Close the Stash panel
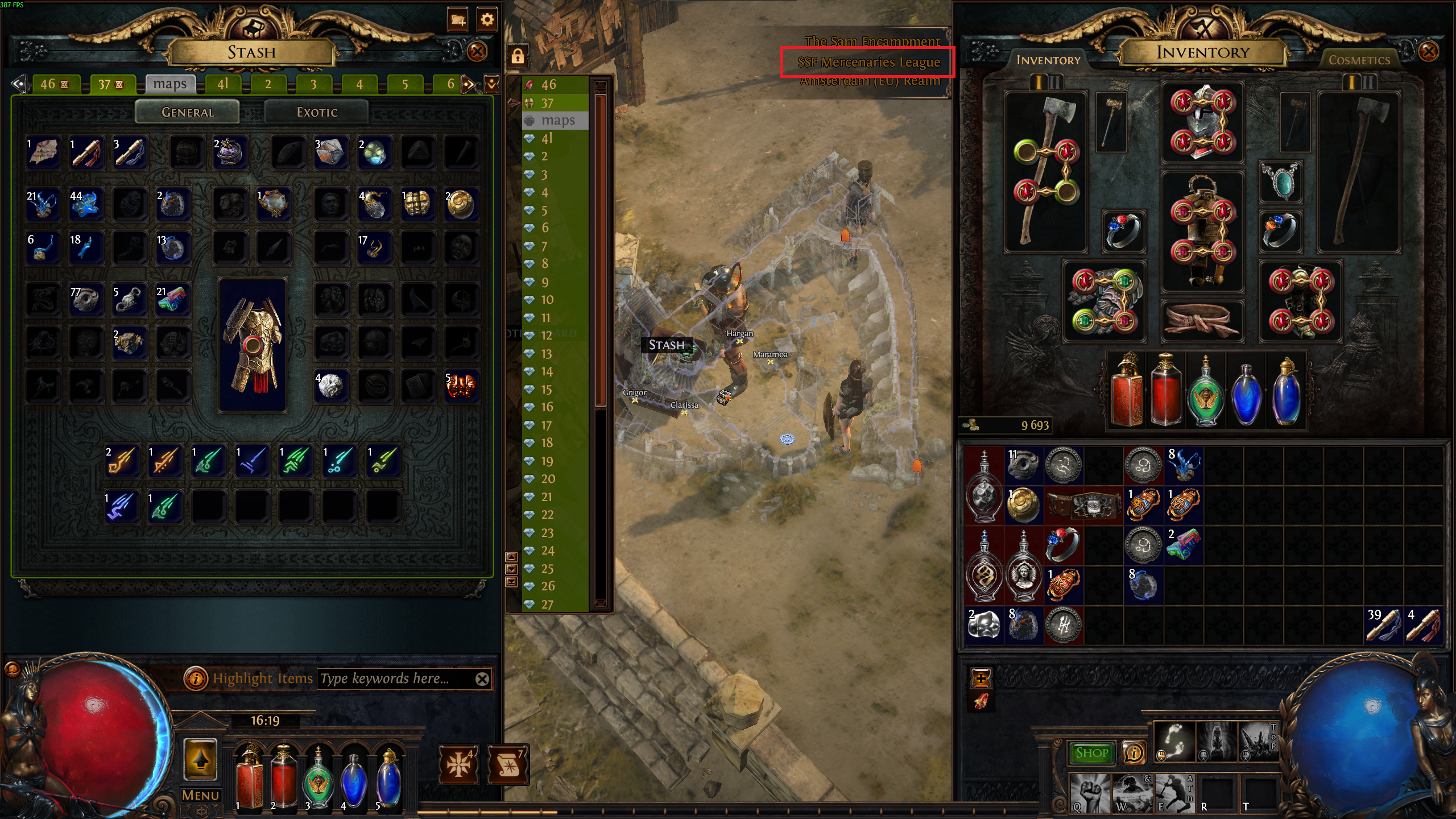The image size is (1456, 819). click(x=477, y=52)
